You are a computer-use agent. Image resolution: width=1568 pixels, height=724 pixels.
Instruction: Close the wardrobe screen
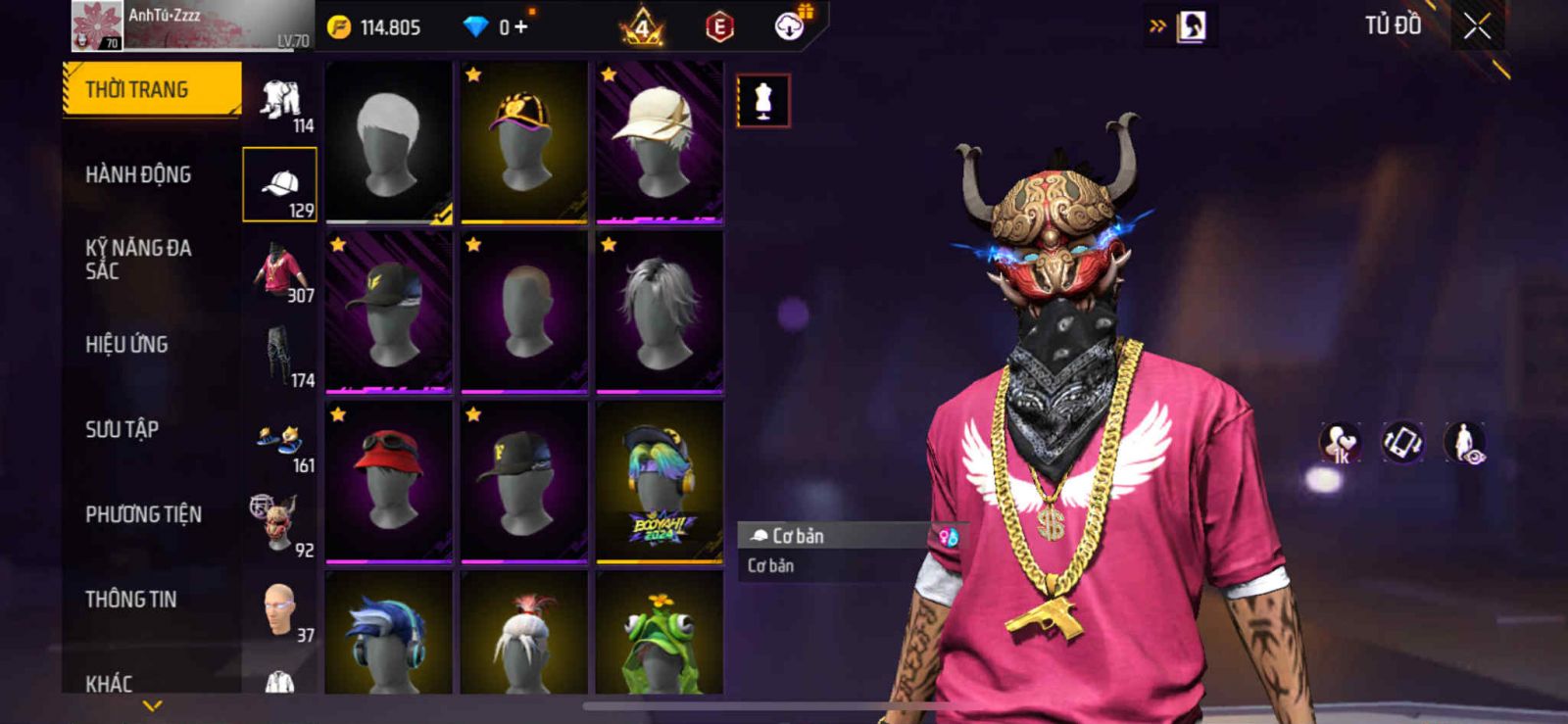[x=1477, y=27]
